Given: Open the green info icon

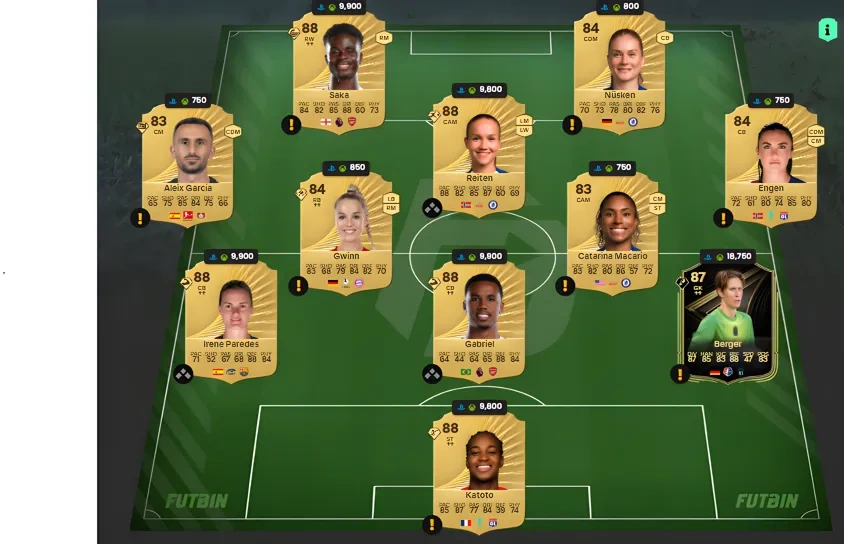Looking at the screenshot, I should (x=827, y=29).
